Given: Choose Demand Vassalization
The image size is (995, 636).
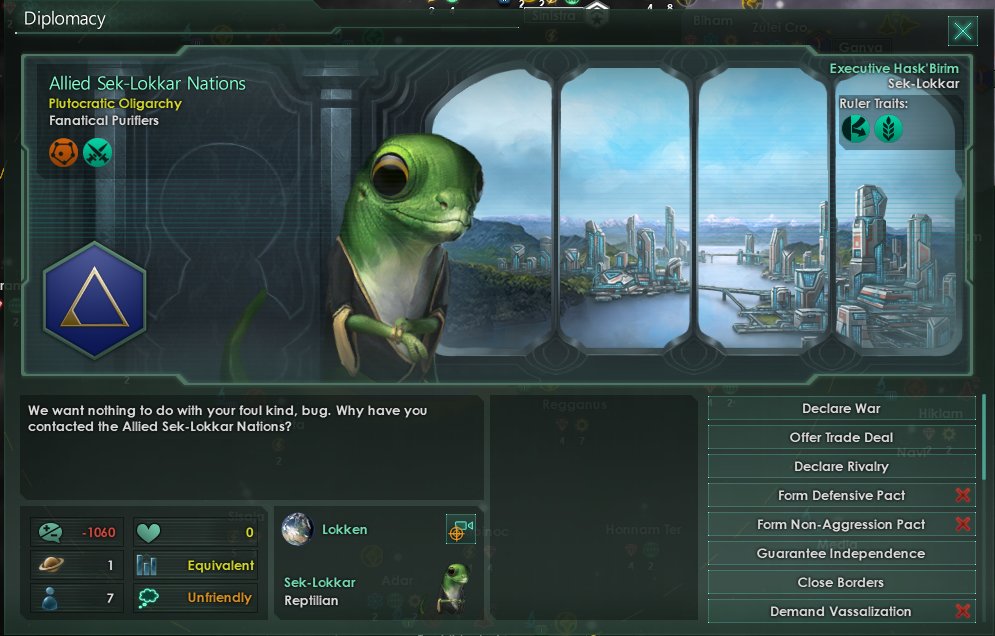Looking at the screenshot, I should (x=841, y=612).
